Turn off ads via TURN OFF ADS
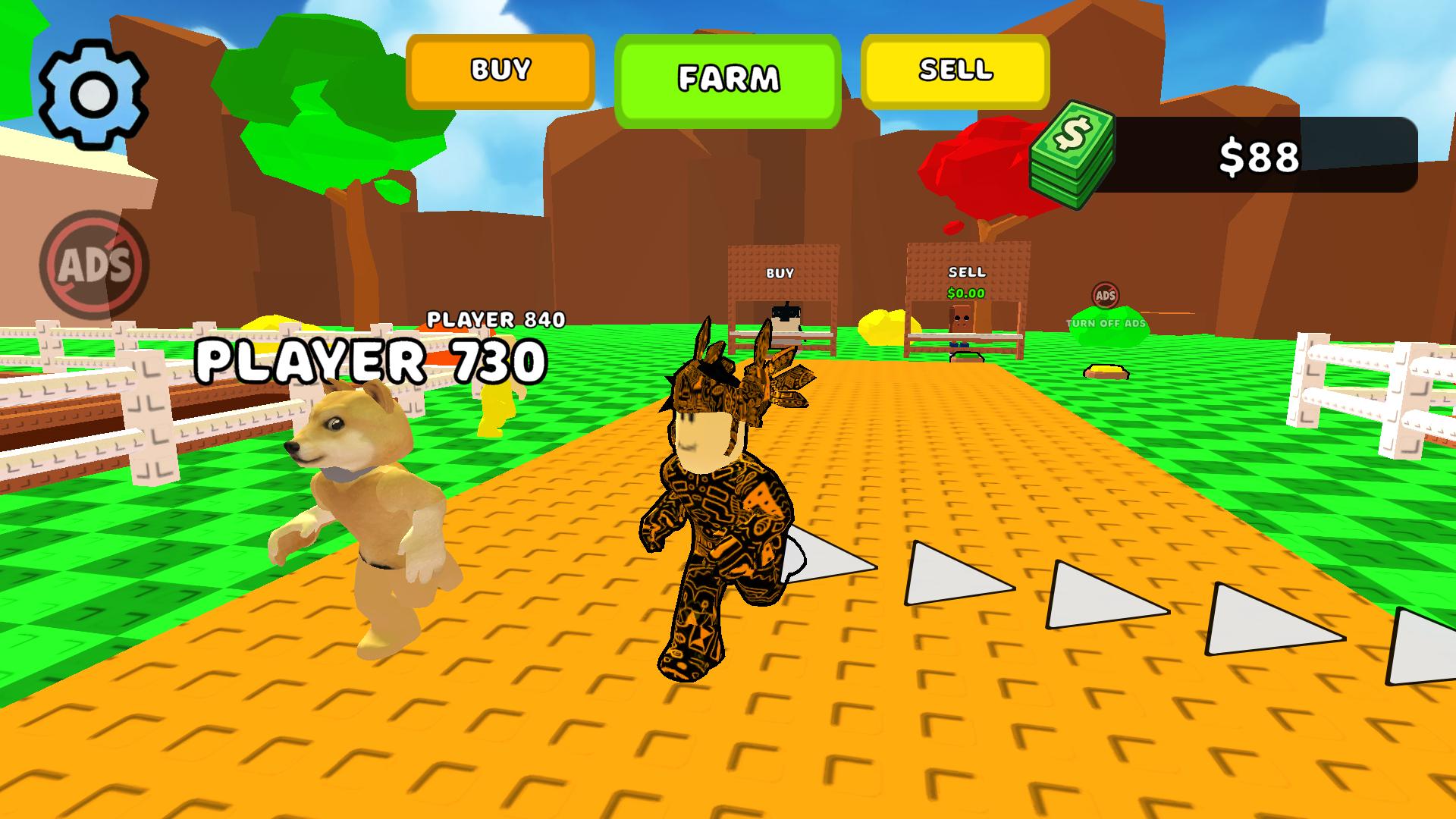This screenshot has width=1456, height=819. [1104, 324]
